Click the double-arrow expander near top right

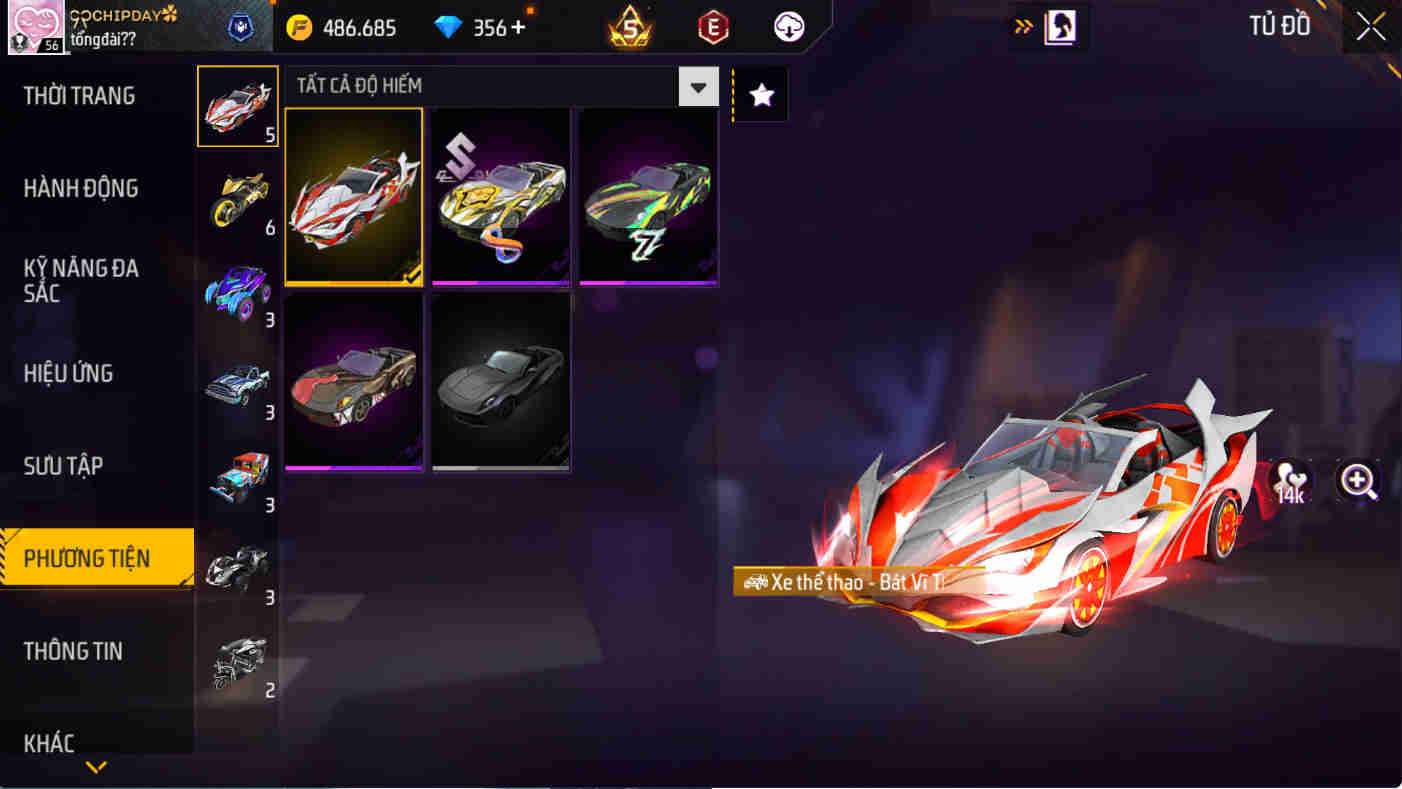tap(1022, 27)
